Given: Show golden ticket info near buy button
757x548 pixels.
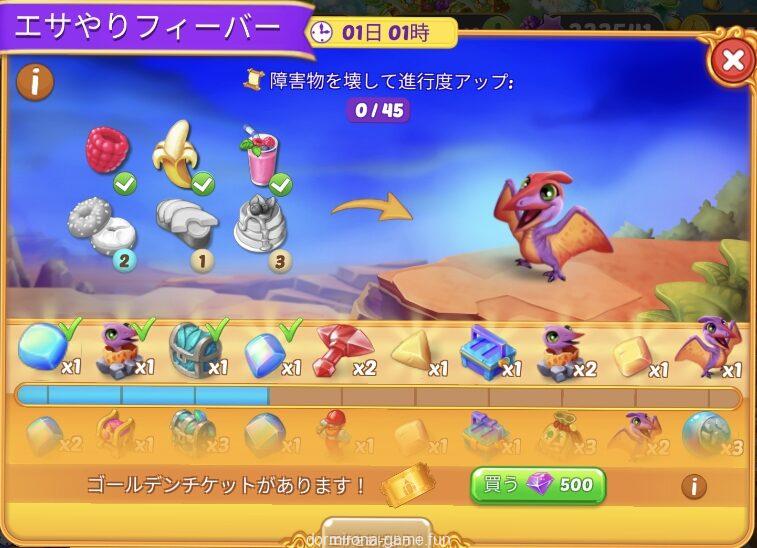Looking at the screenshot, I should click(x=693, y=487).
